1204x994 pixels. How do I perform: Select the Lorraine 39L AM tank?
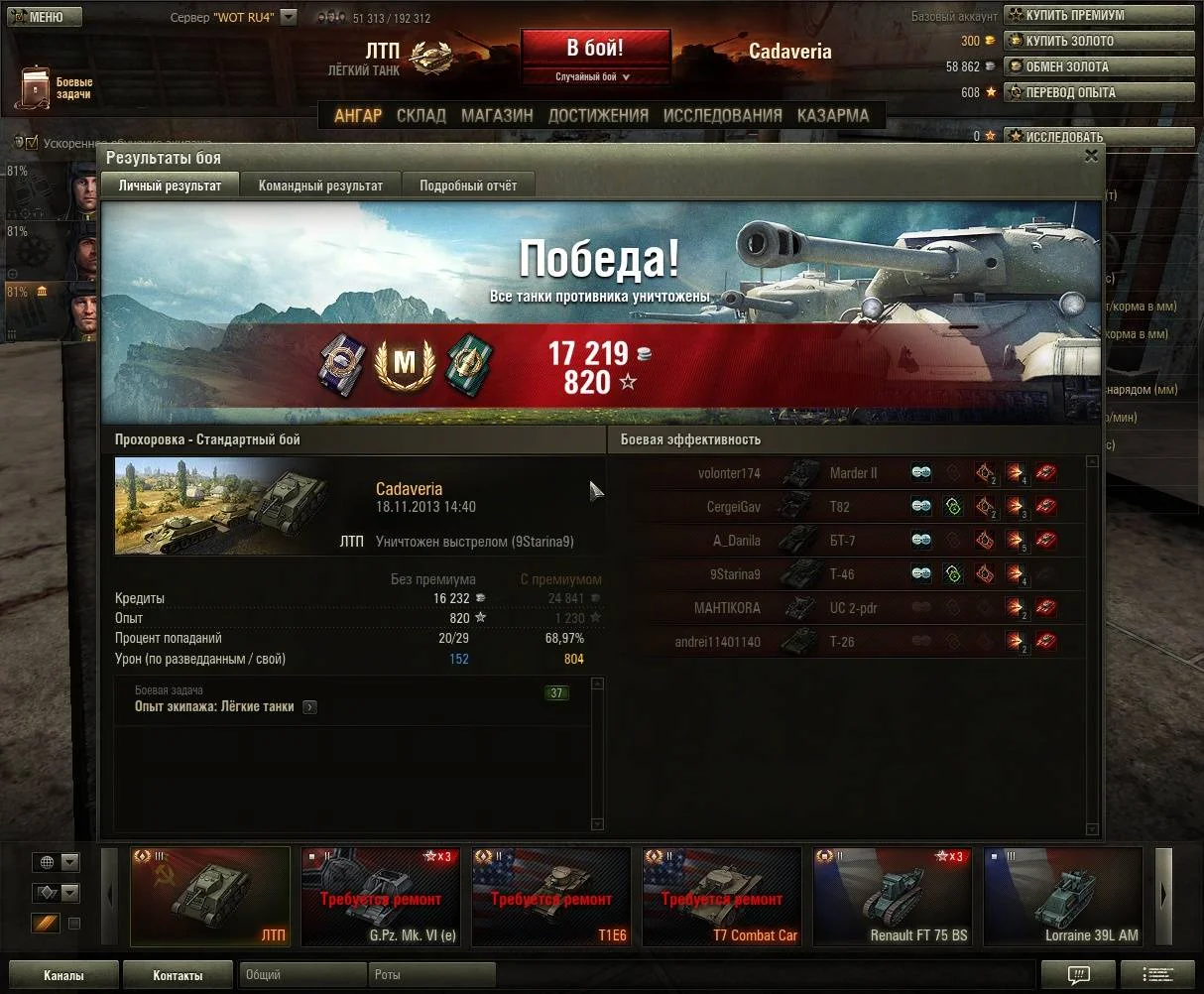click(x=1063, y=897)
